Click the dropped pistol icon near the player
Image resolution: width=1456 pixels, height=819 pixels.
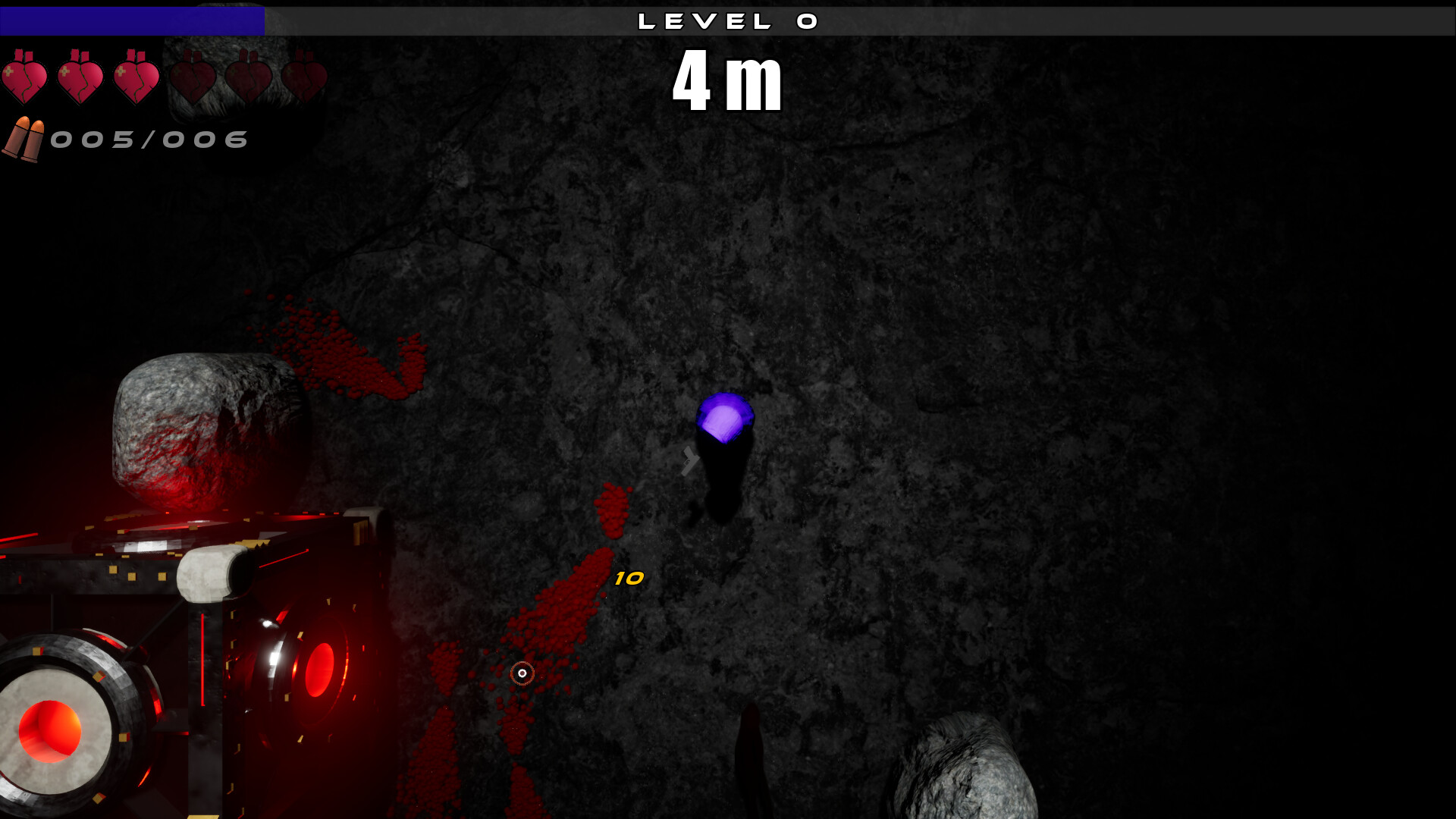click(690, 459)
